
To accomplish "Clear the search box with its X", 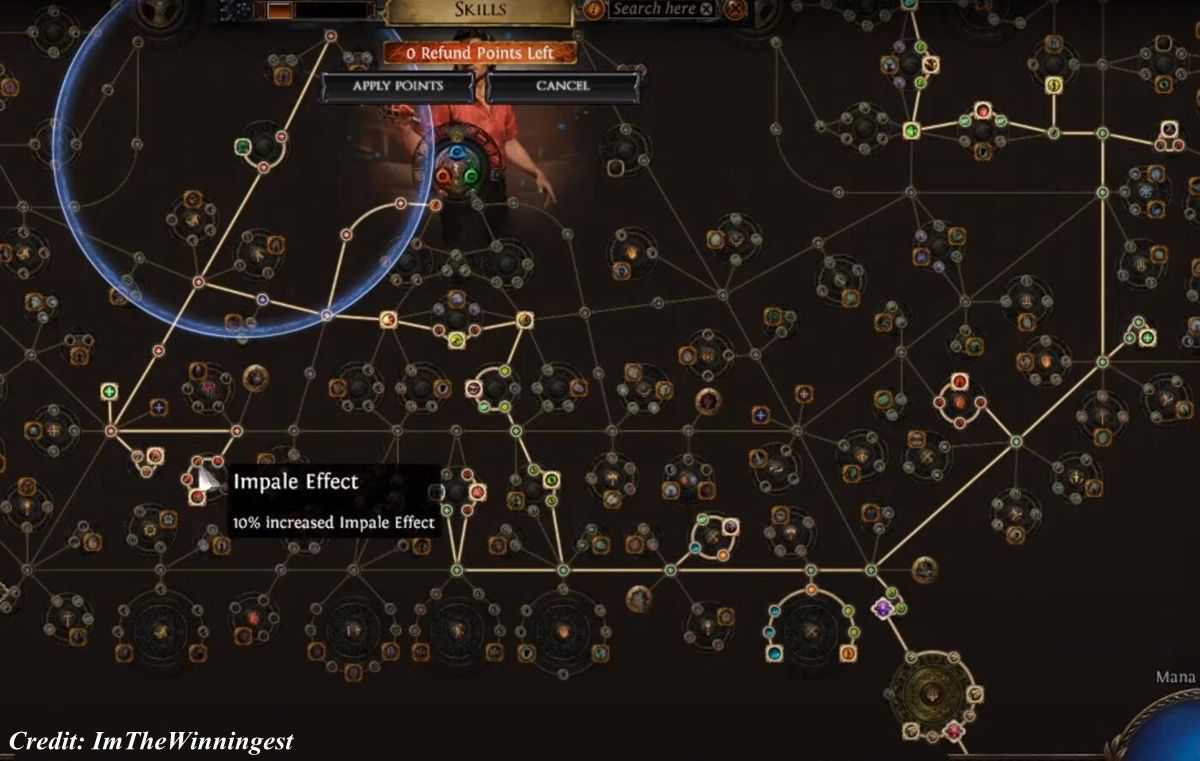I will (707, 9).
